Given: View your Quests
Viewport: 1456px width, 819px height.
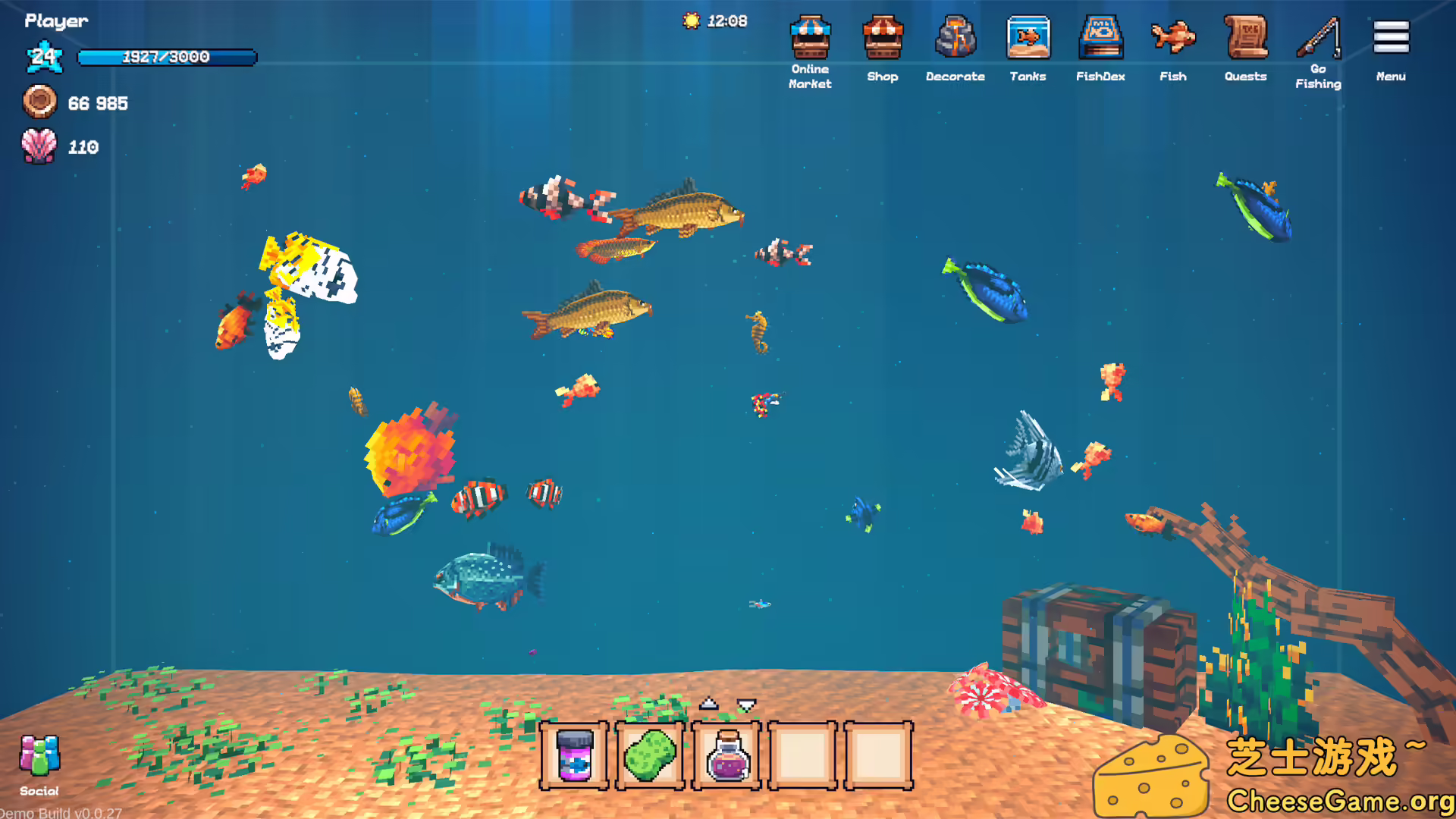Looking at the screenshot, I should point(1245,42).
